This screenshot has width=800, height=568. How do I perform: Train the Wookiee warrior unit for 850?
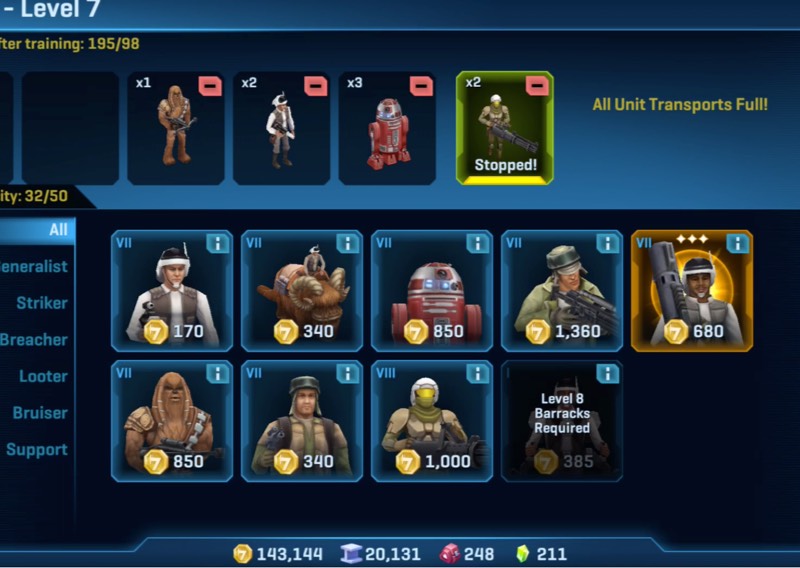coord(172,421)
